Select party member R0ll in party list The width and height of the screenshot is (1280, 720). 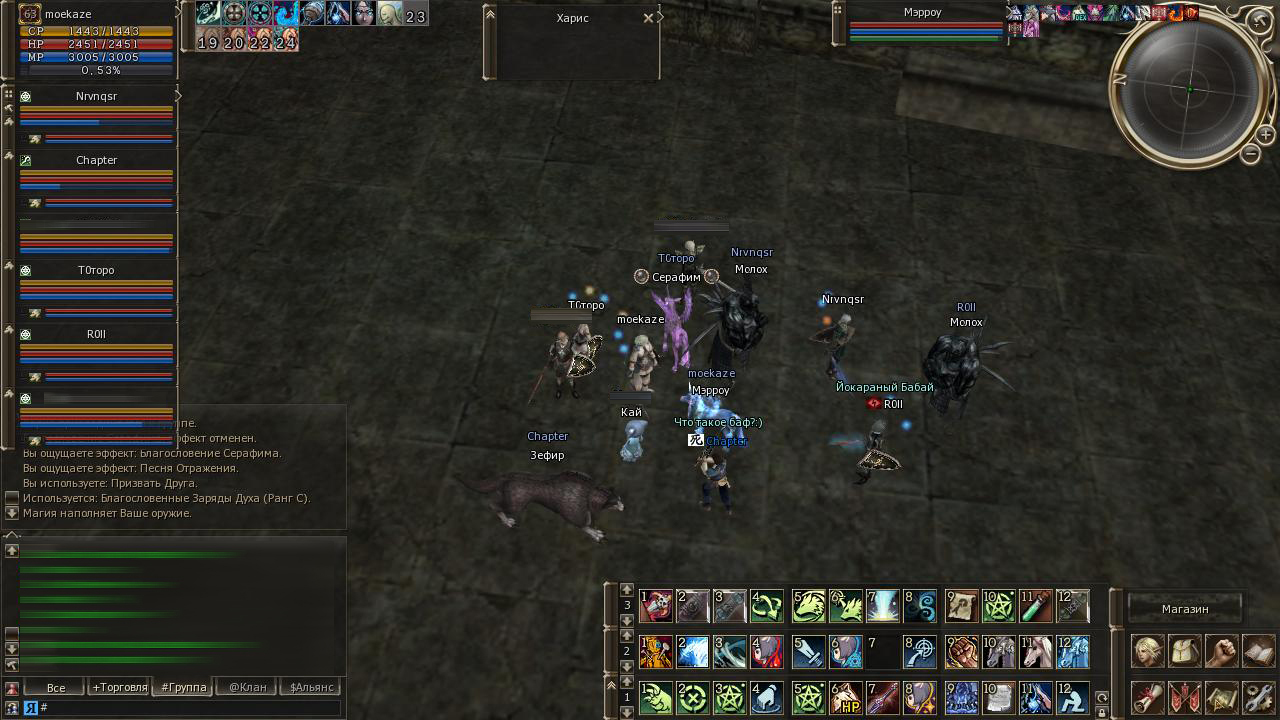pos(96,334)
